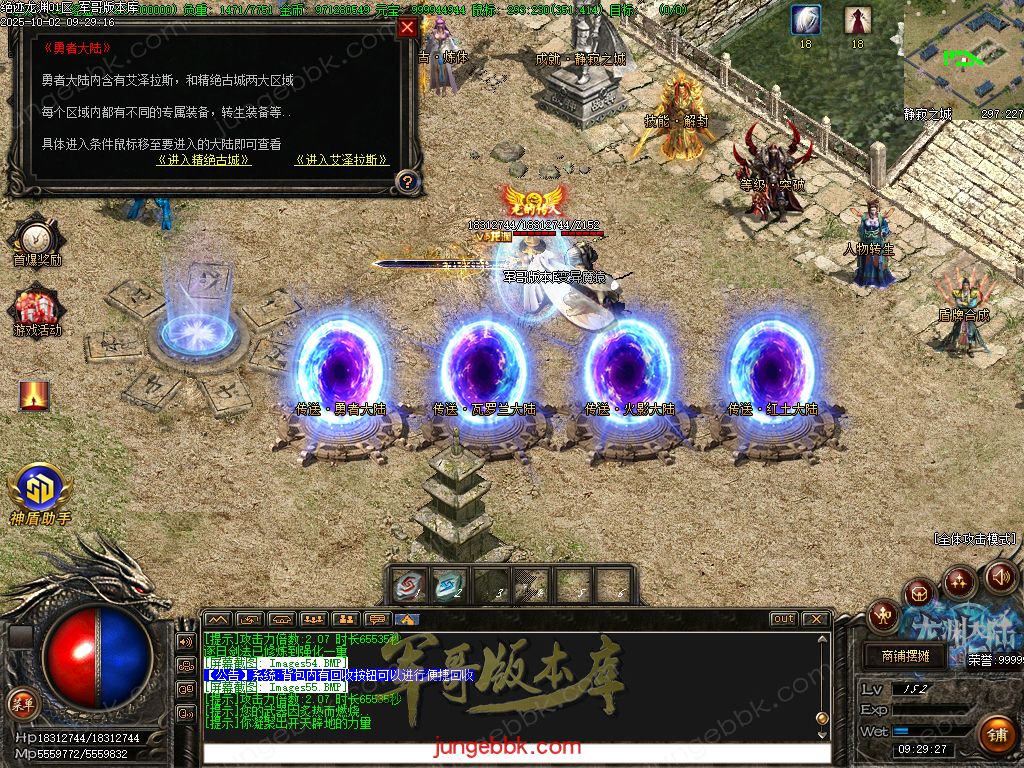Use the red swirl hotbar slot
The image size is (1024, 768).
409,586
